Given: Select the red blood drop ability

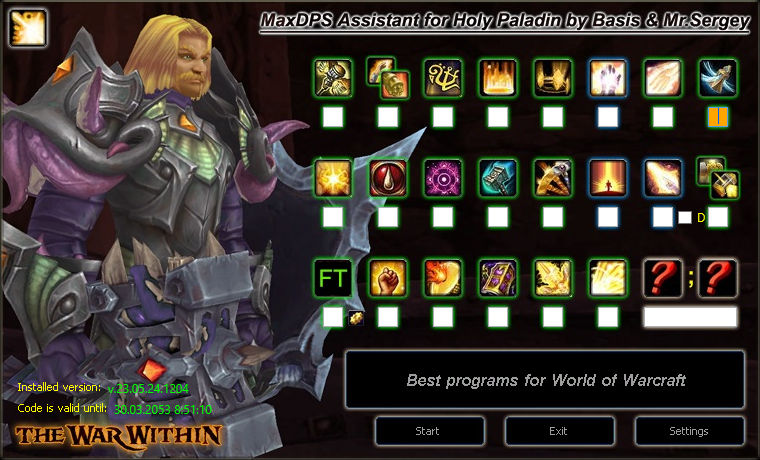Looking at the screenshot, I should point(388,178).
